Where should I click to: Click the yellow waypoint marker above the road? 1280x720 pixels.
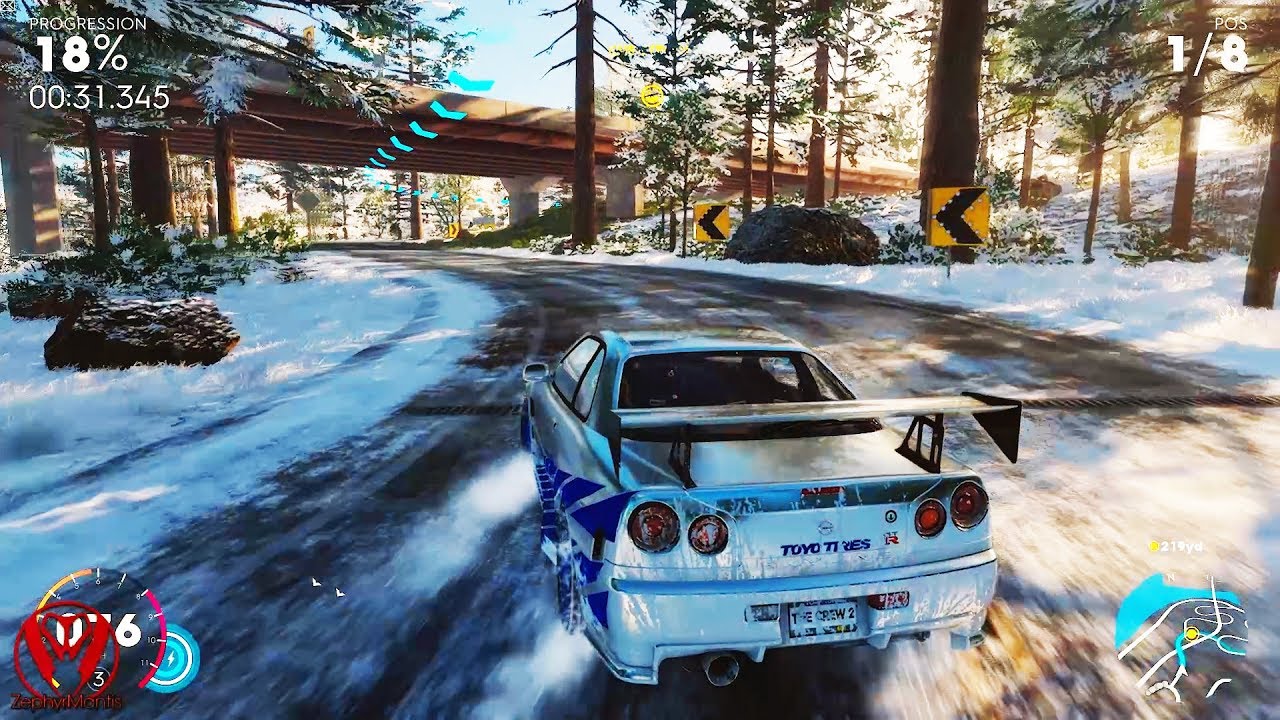point(652,95)
